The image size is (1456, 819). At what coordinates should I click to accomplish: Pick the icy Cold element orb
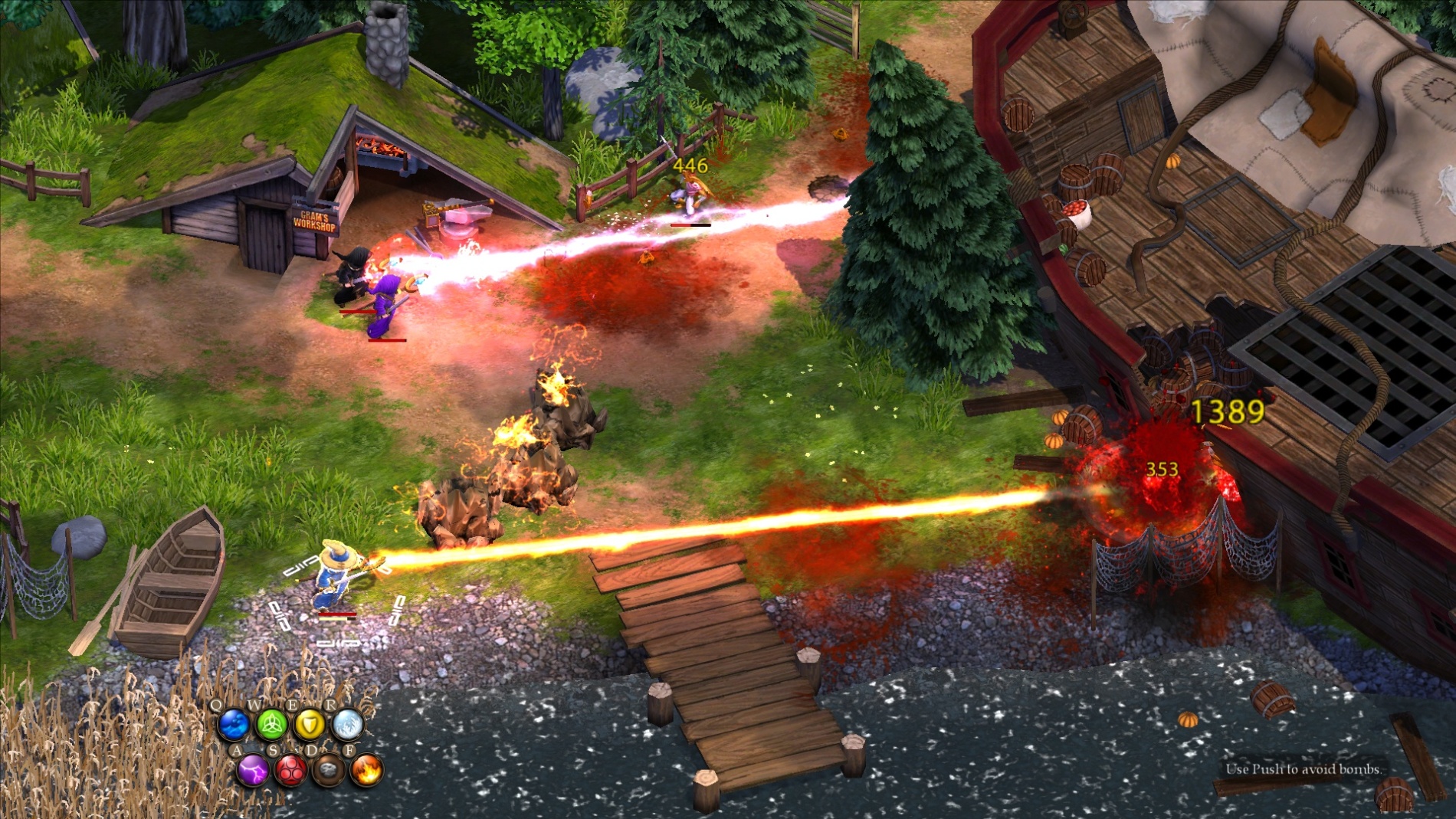coord(348,724)
